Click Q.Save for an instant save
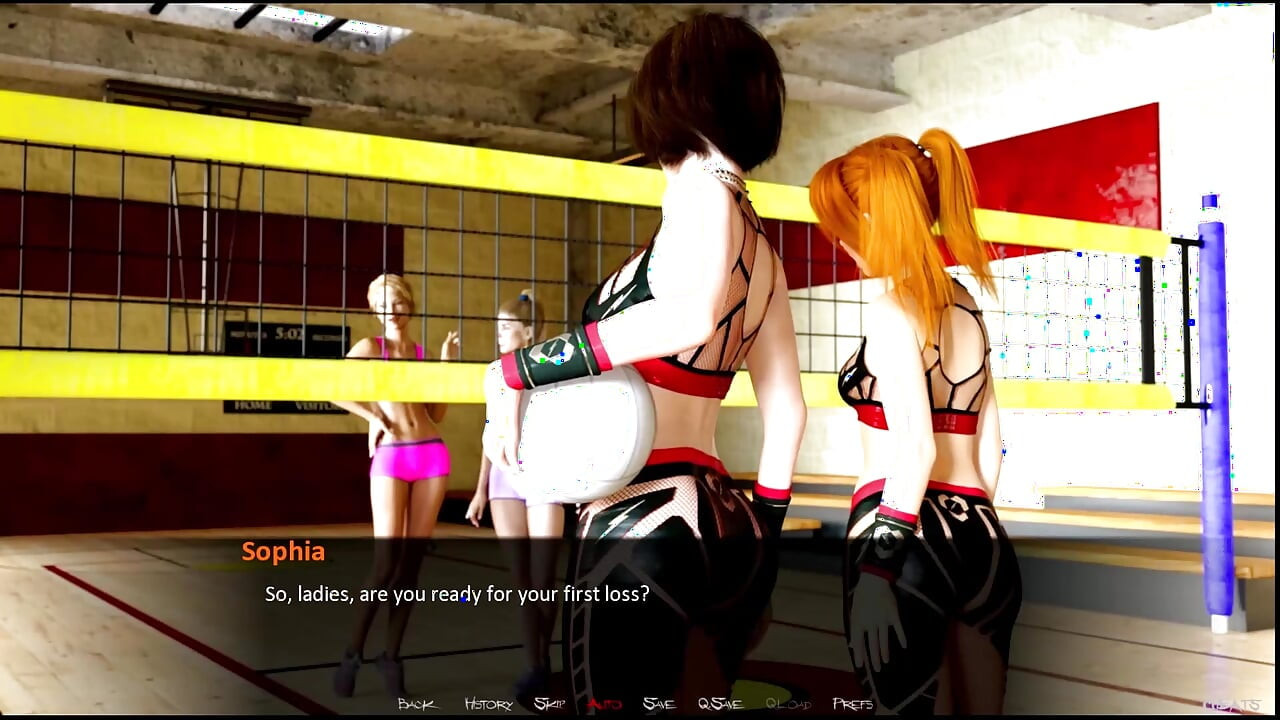The height and width of the screenshot is (720, 1280). click(x=722, y=703)
